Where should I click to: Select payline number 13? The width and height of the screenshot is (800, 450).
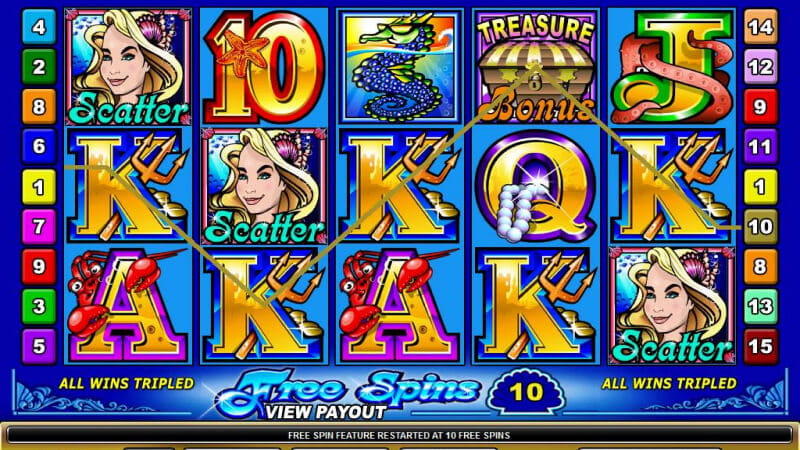(761, 306)
